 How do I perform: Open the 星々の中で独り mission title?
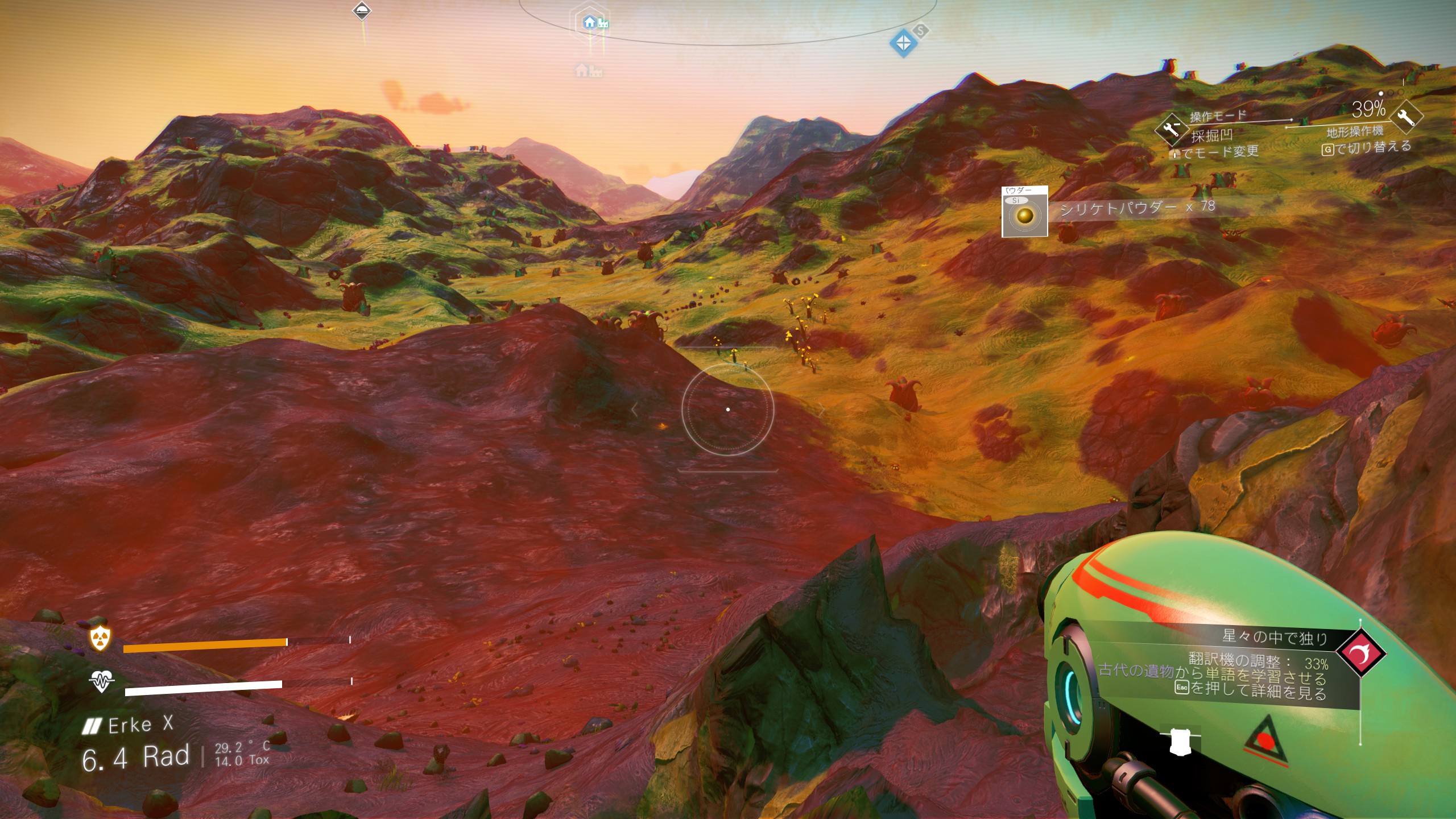pyautogui.click(x=1275, y=637)
